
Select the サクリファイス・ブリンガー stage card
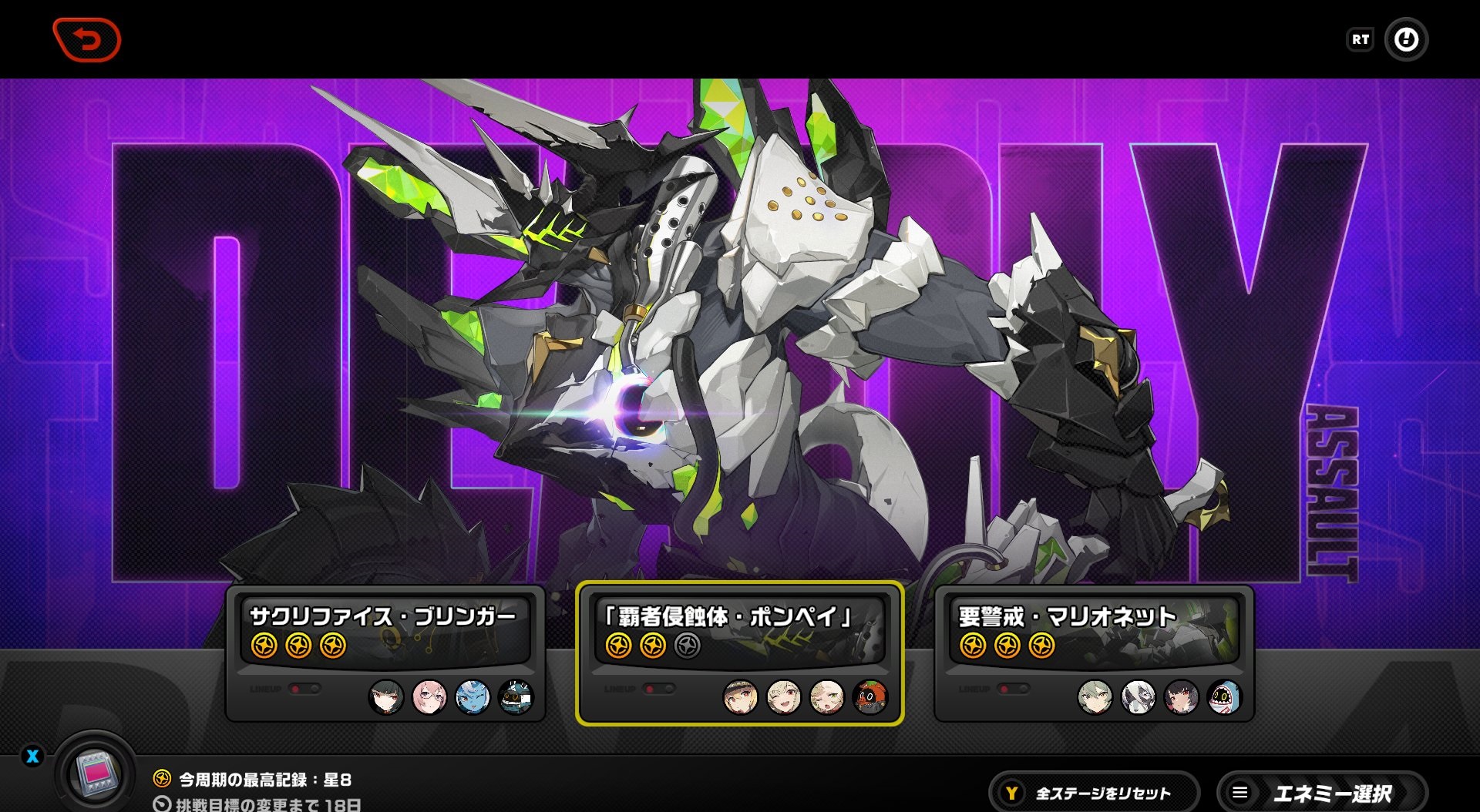pos(385,652)
